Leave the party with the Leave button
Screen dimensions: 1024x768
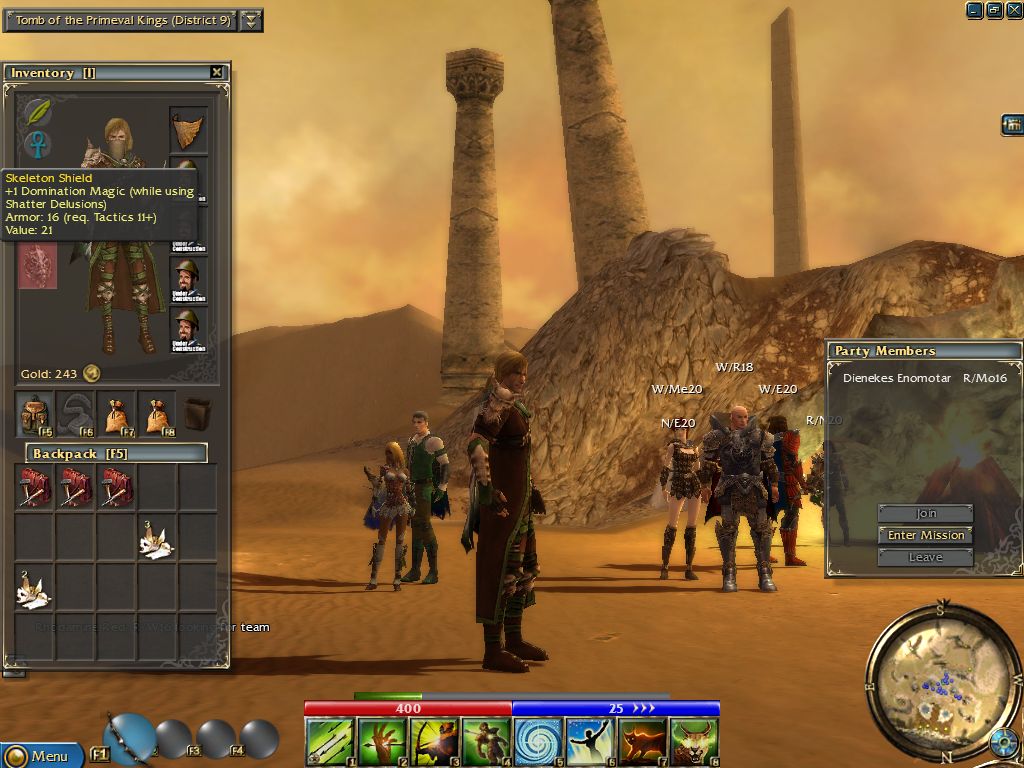tap(926, 557)
